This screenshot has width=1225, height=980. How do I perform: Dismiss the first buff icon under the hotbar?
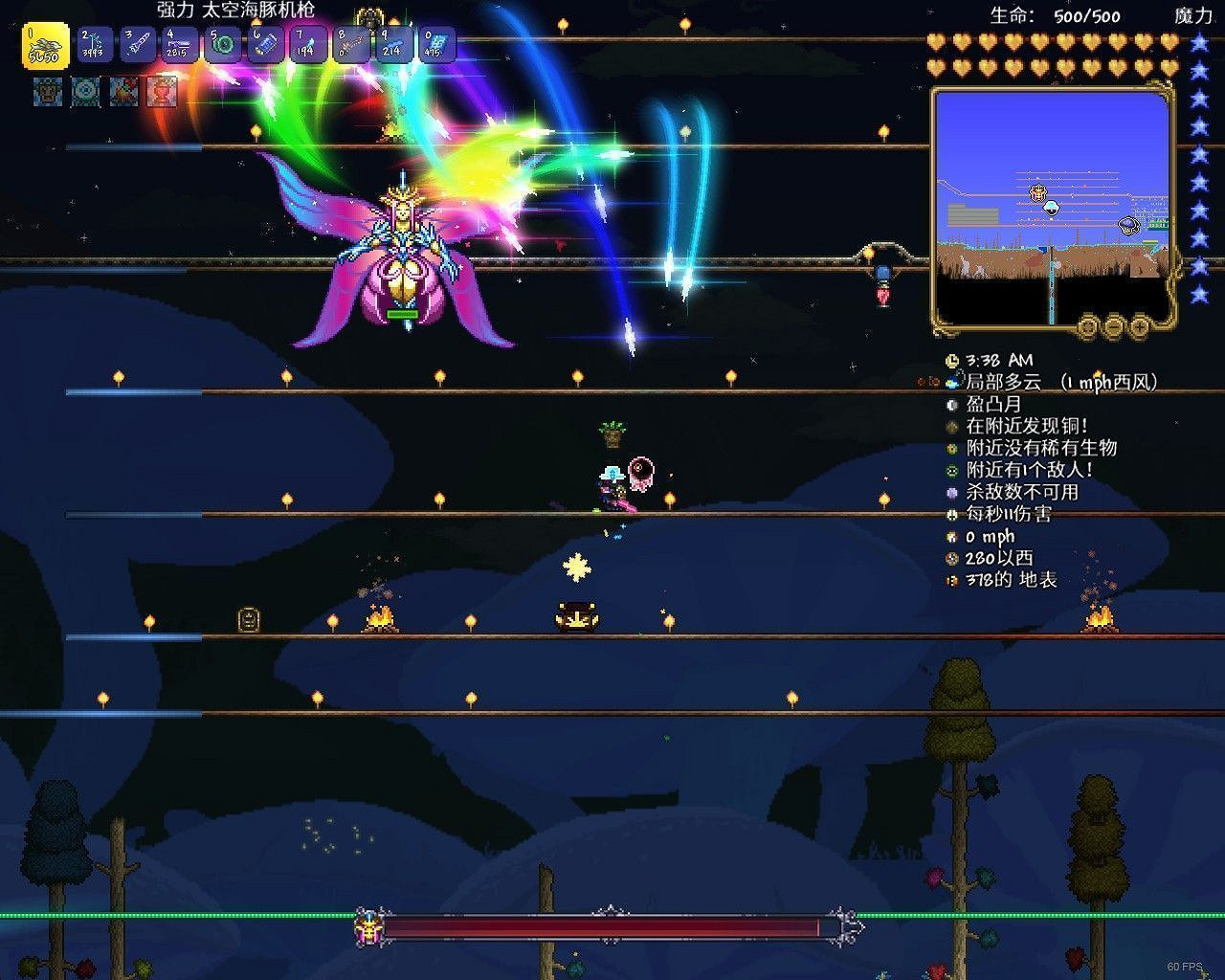point(46,94)
